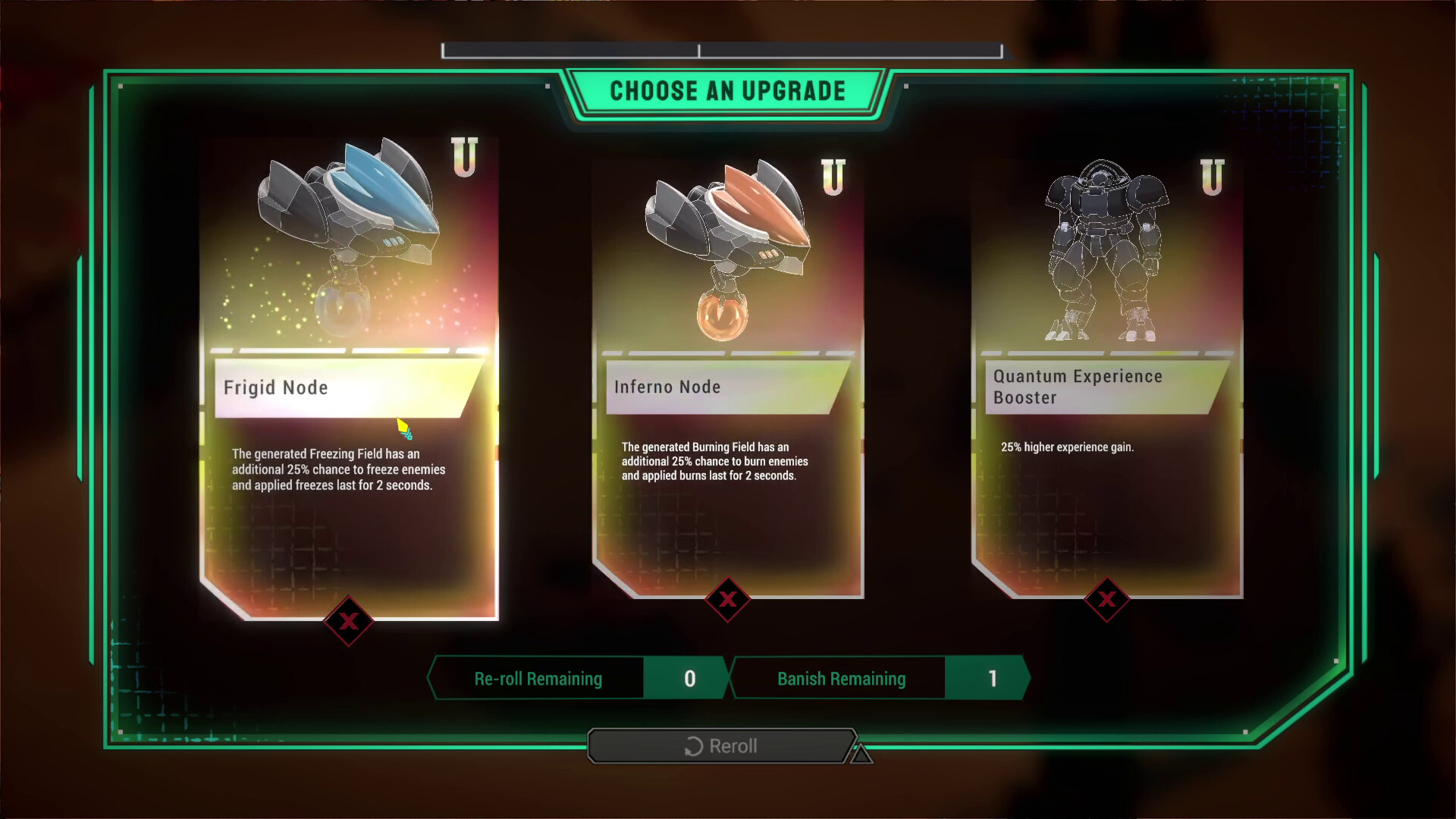The width and height of the screenshot is (1456, 819).
Task: Click the Choose An Upgrade header banner
Action: tap(727, 90)
